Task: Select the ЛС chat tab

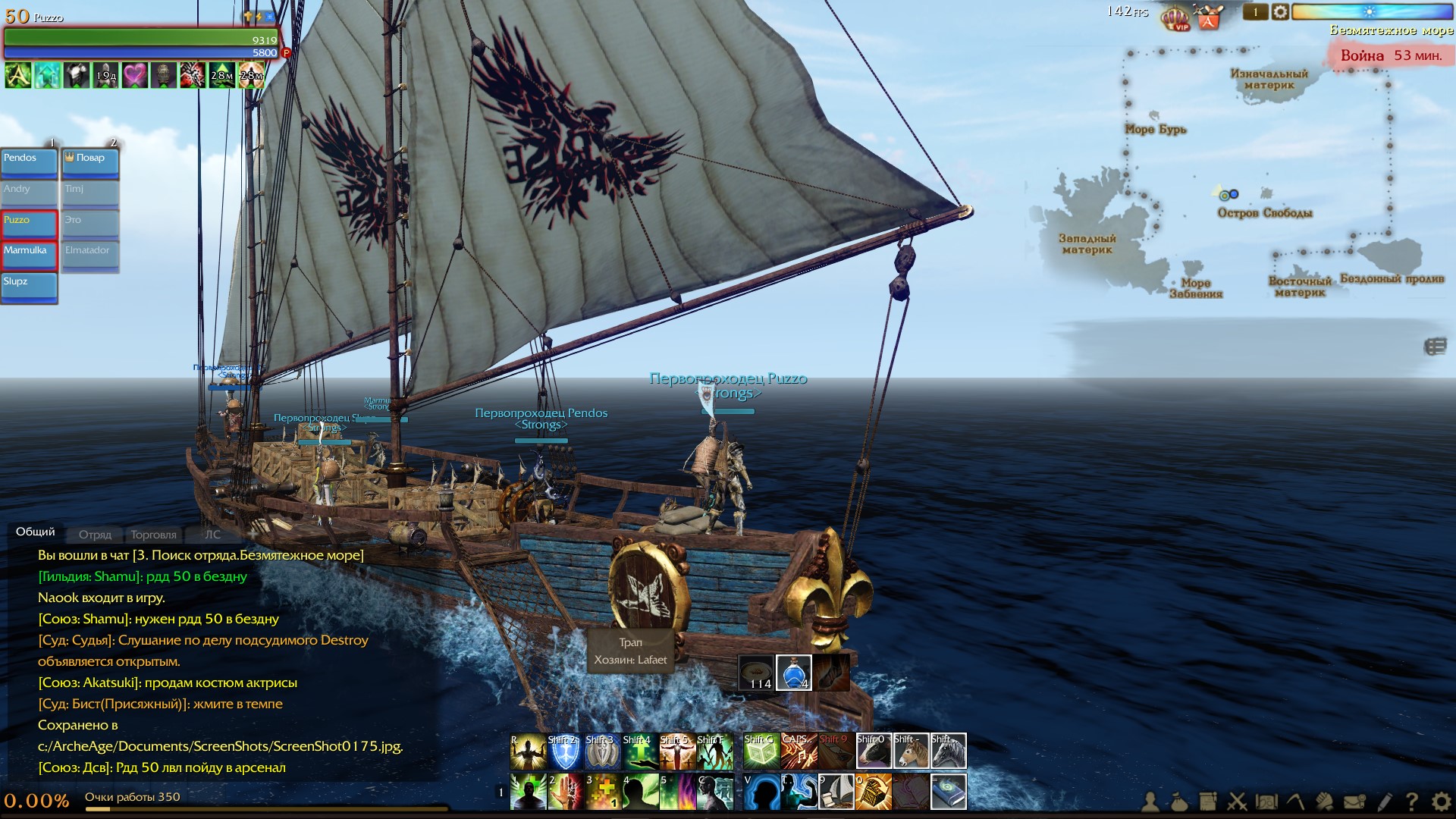Action: (x=212, y=535)
